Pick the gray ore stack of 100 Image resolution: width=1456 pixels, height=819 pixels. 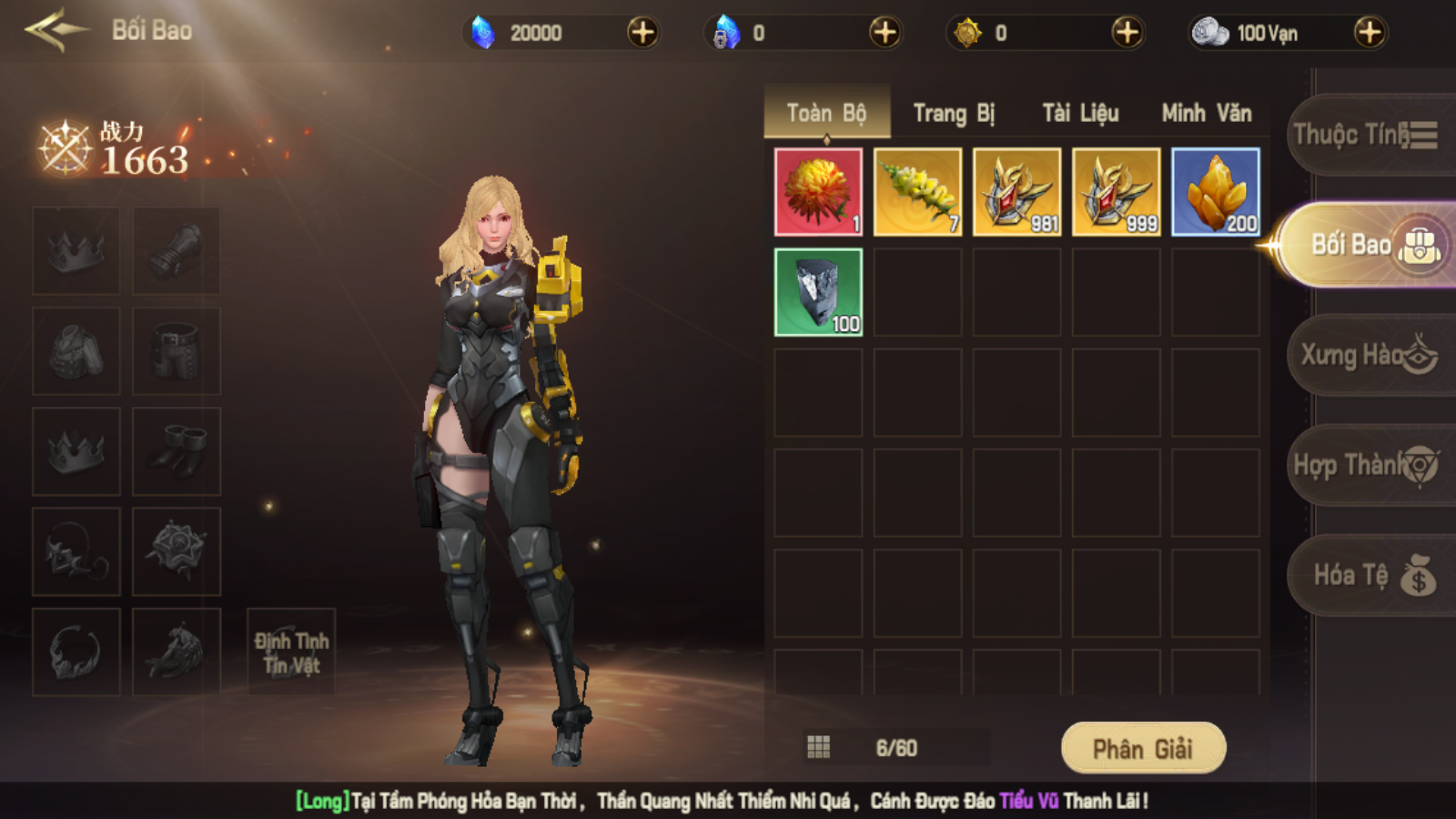[x=818, y=292]
